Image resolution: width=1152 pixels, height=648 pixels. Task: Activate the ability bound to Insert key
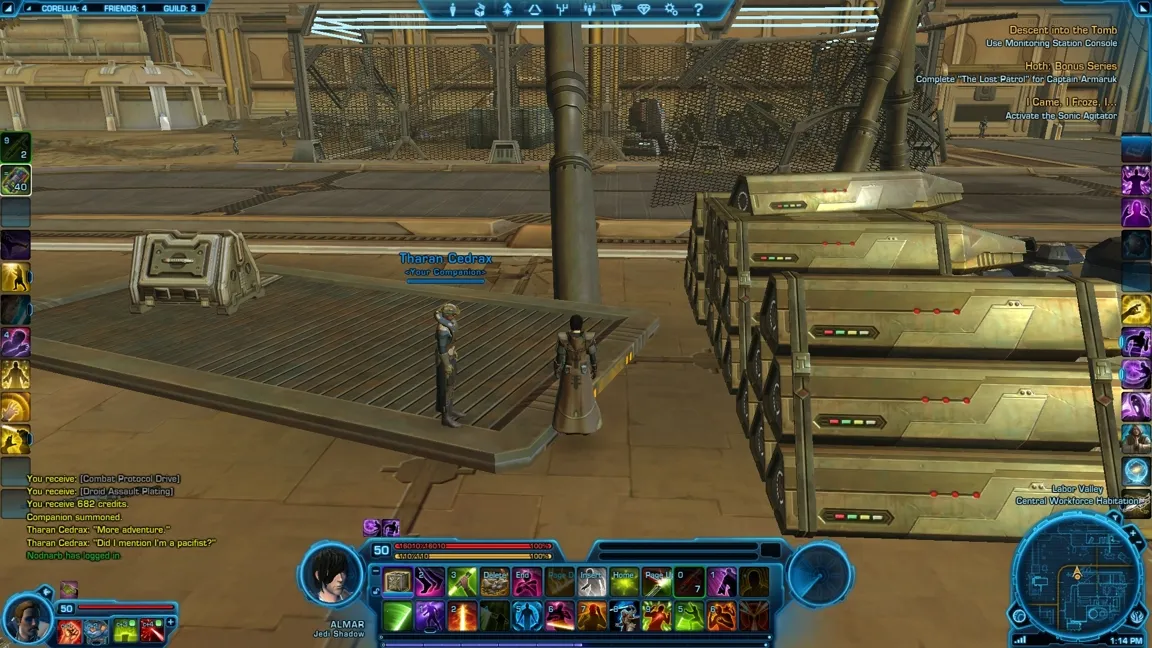[592, 582]
